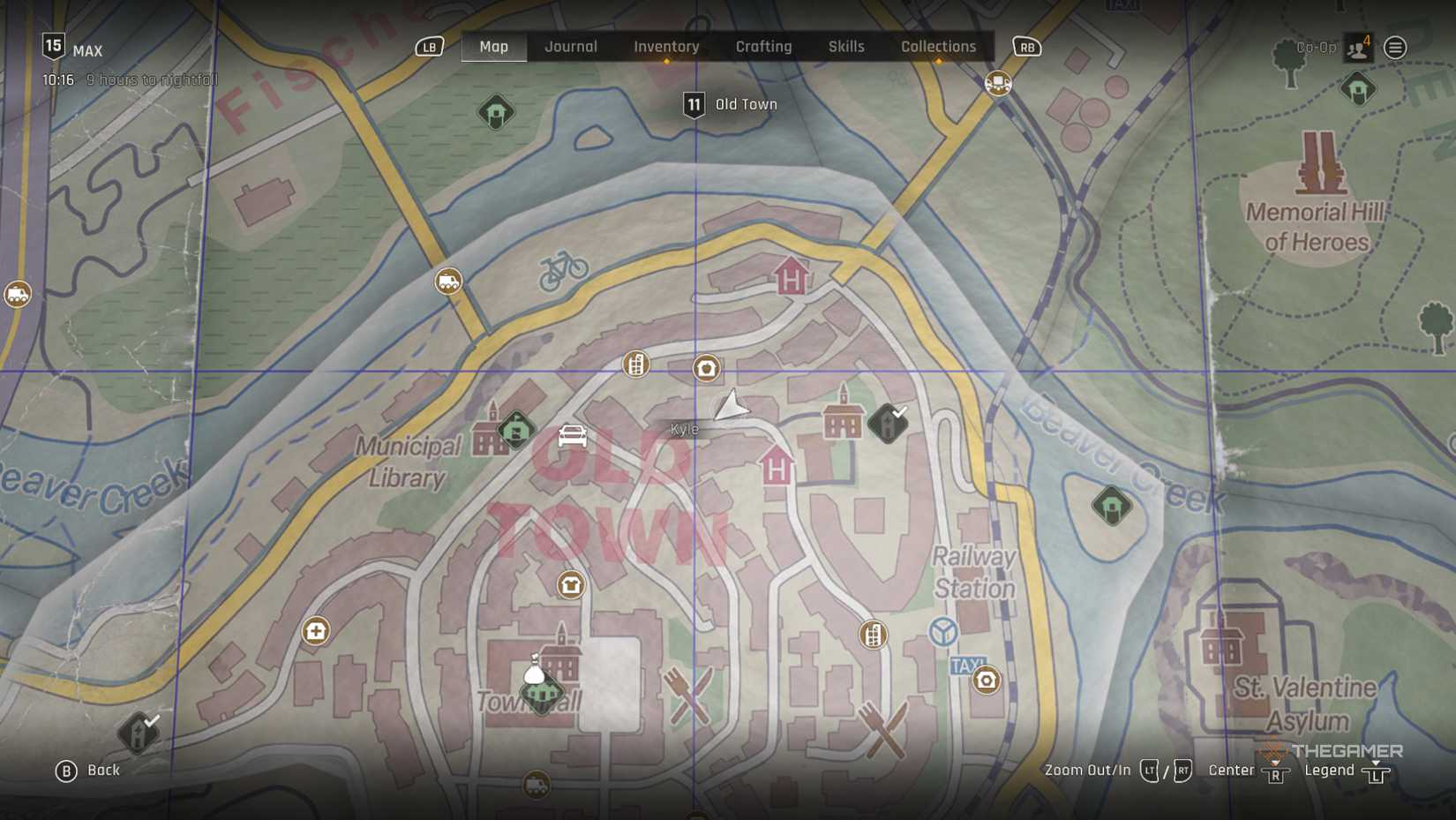Image resolution: width=1456 pixels, height=820 pixels.
Task: Open the Inventory tab
Action: click(x=666, y=47)
